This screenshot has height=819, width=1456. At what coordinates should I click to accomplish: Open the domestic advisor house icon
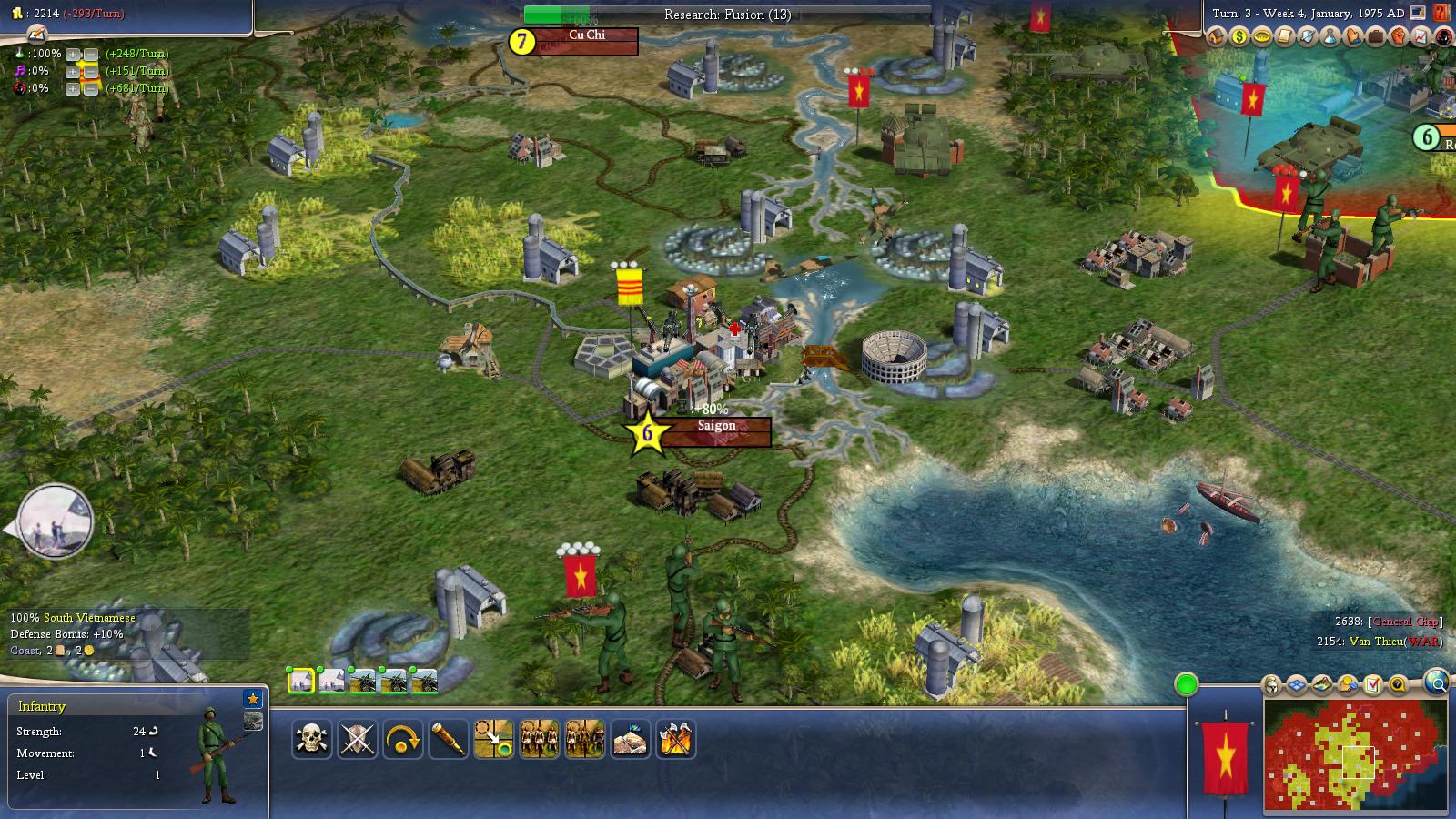1218,37
